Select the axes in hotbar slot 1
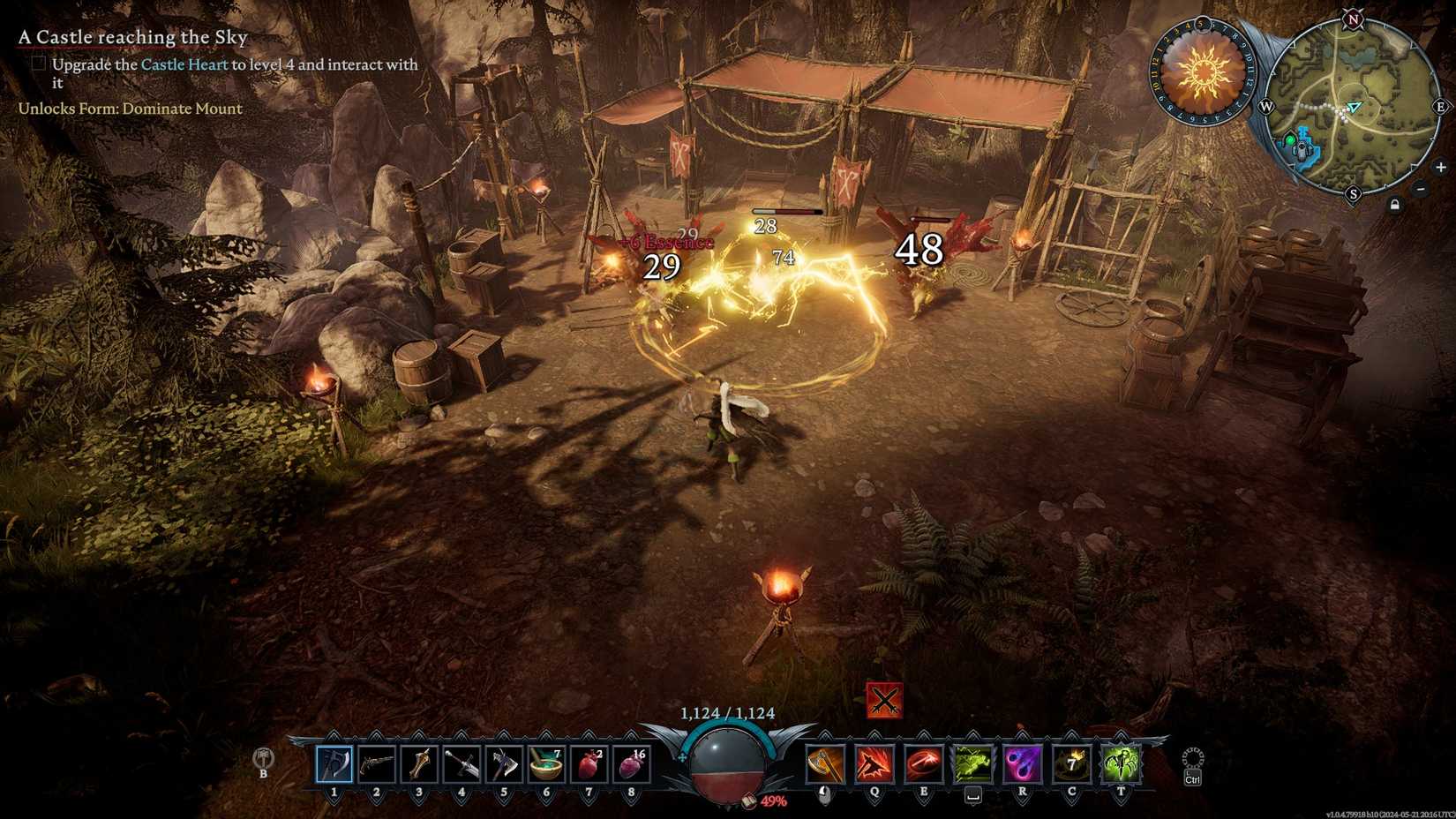The width and height of the screenshot is (1456, 819). 334,766
